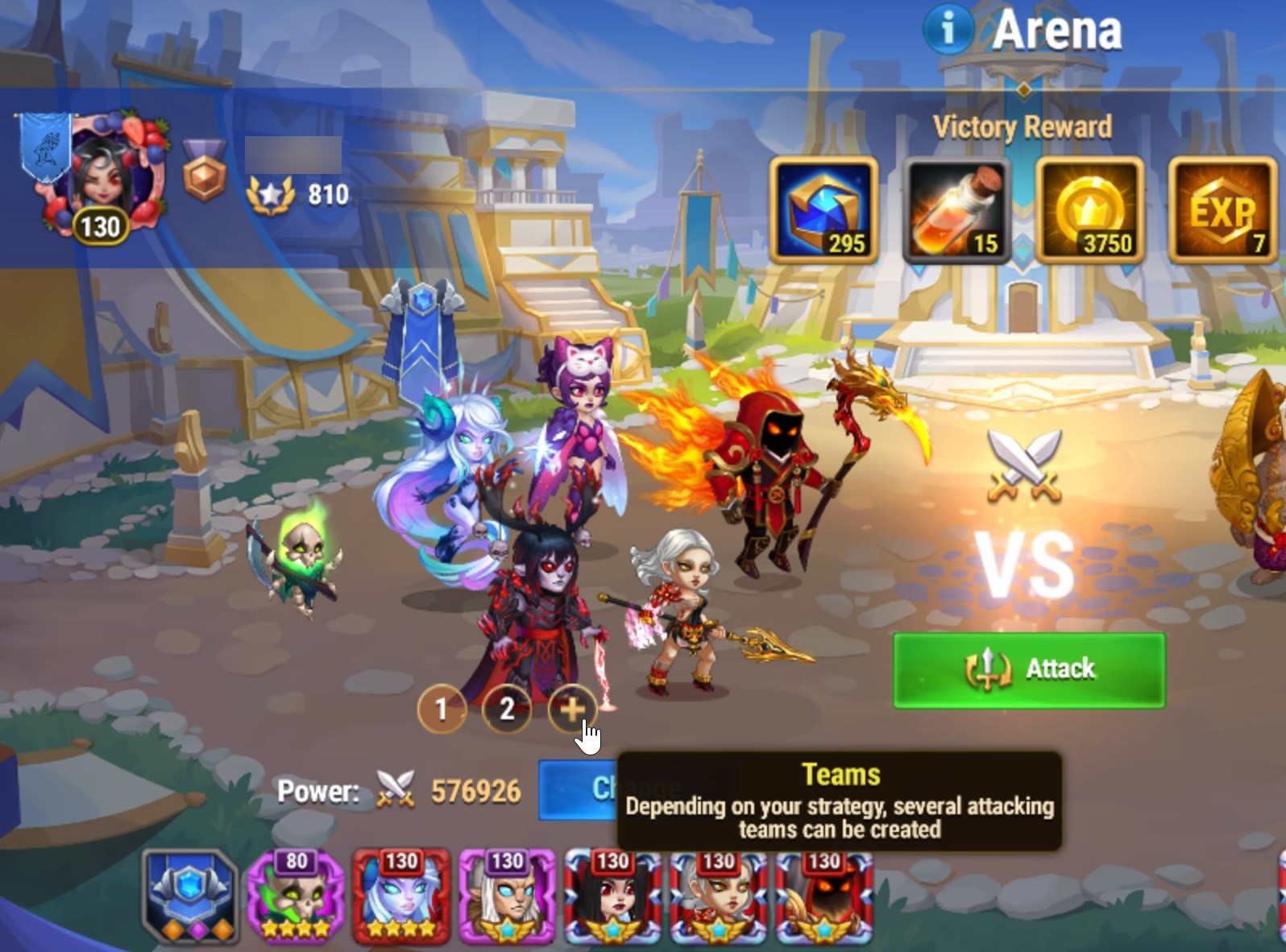Inspect the blue gem reward of 295
This screenshot has height=952, width=1286.
point(823,209)
